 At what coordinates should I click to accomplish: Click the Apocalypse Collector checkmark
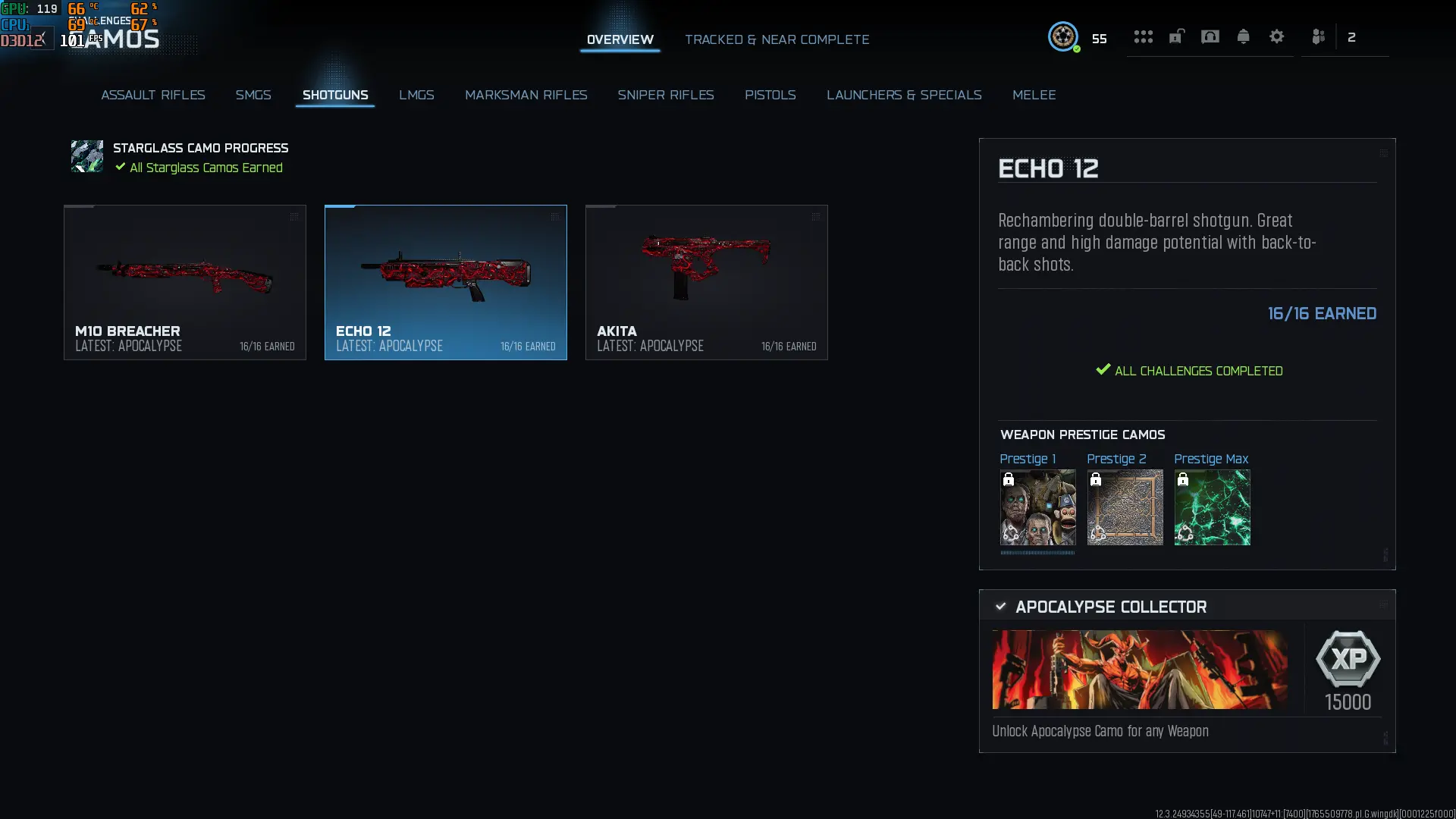coord(1000,606)
